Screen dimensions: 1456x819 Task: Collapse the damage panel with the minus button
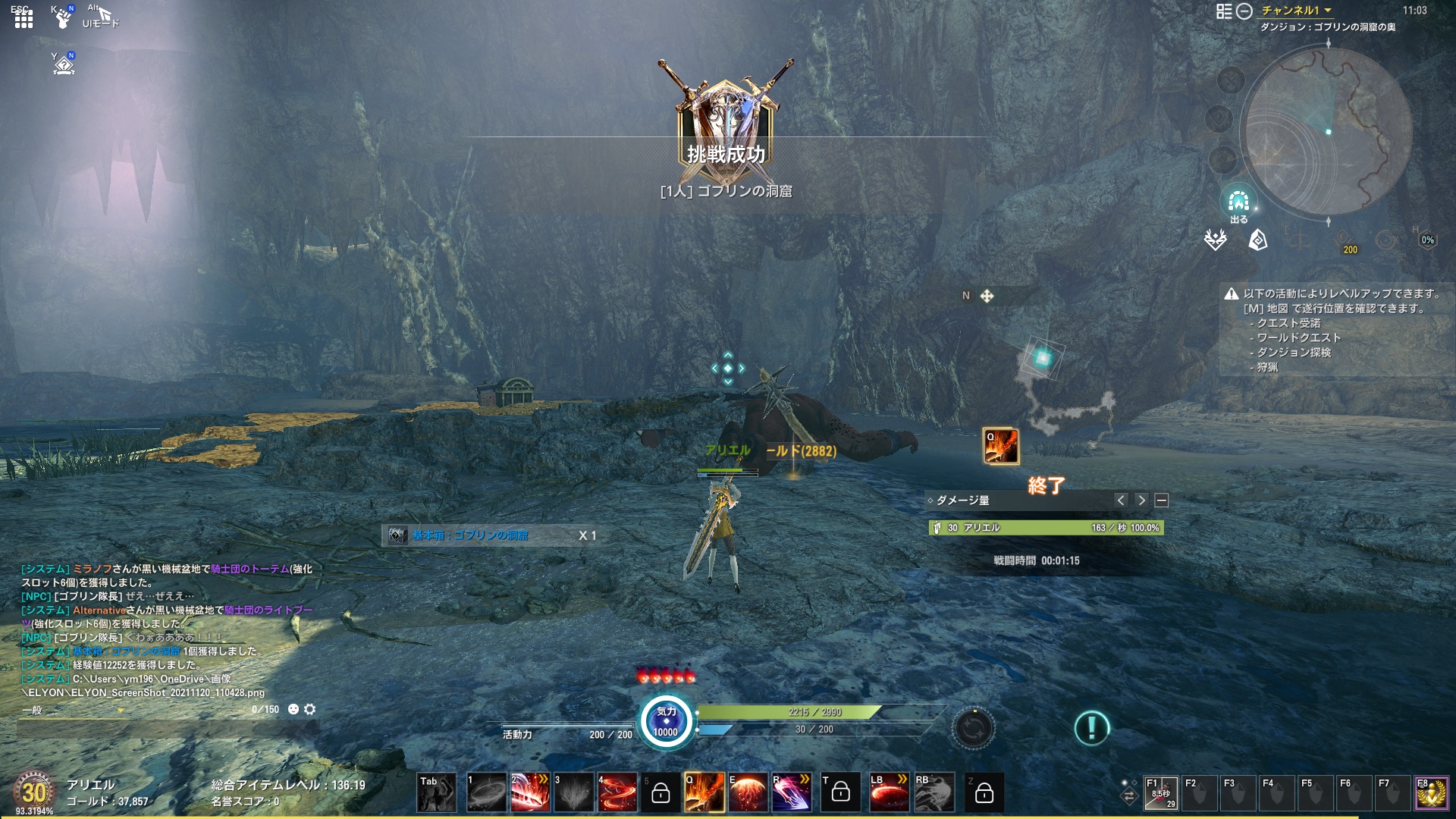click(x=1161, y=500)
